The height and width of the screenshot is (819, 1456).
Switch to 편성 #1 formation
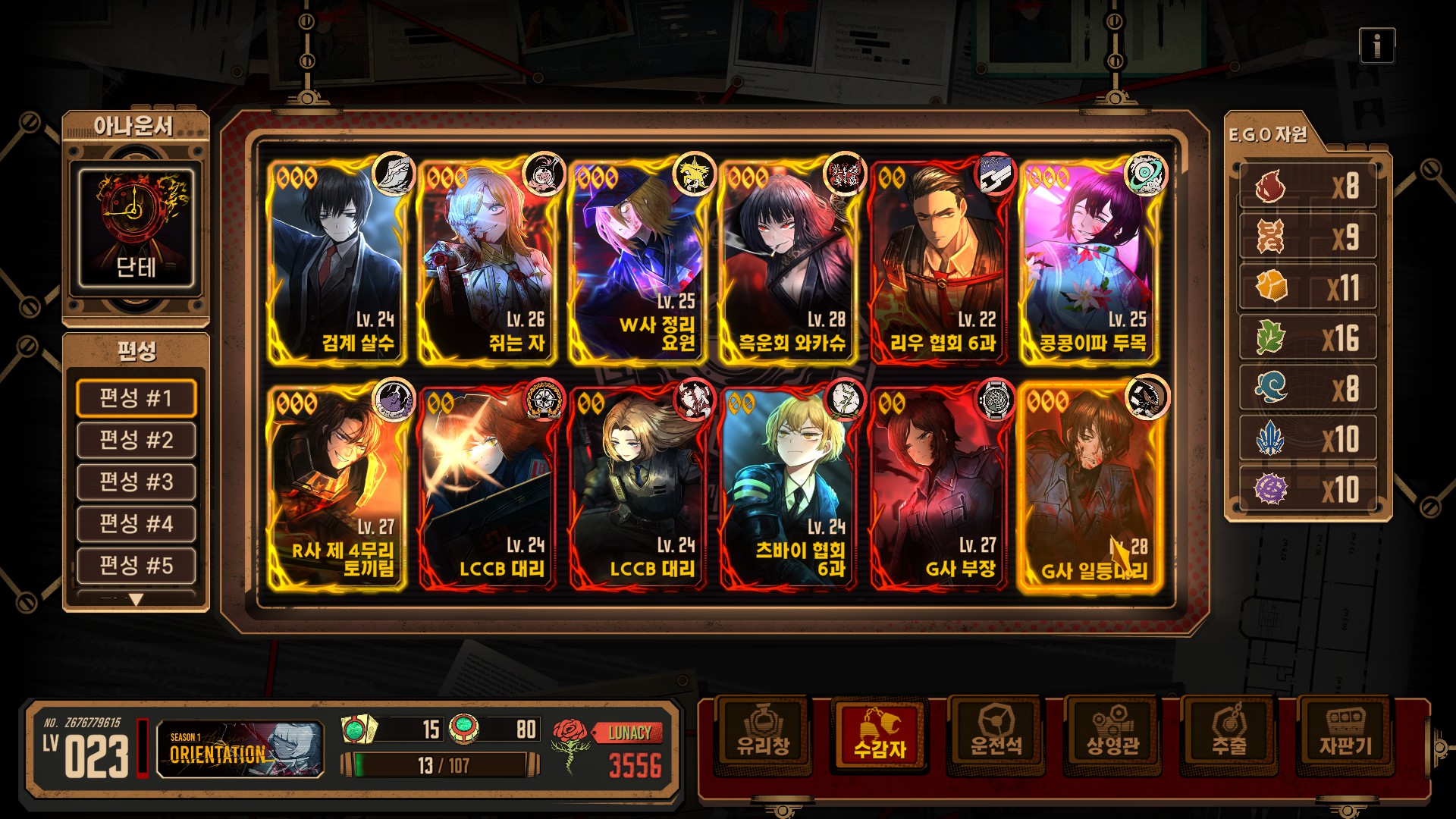(x=136, y=398)
